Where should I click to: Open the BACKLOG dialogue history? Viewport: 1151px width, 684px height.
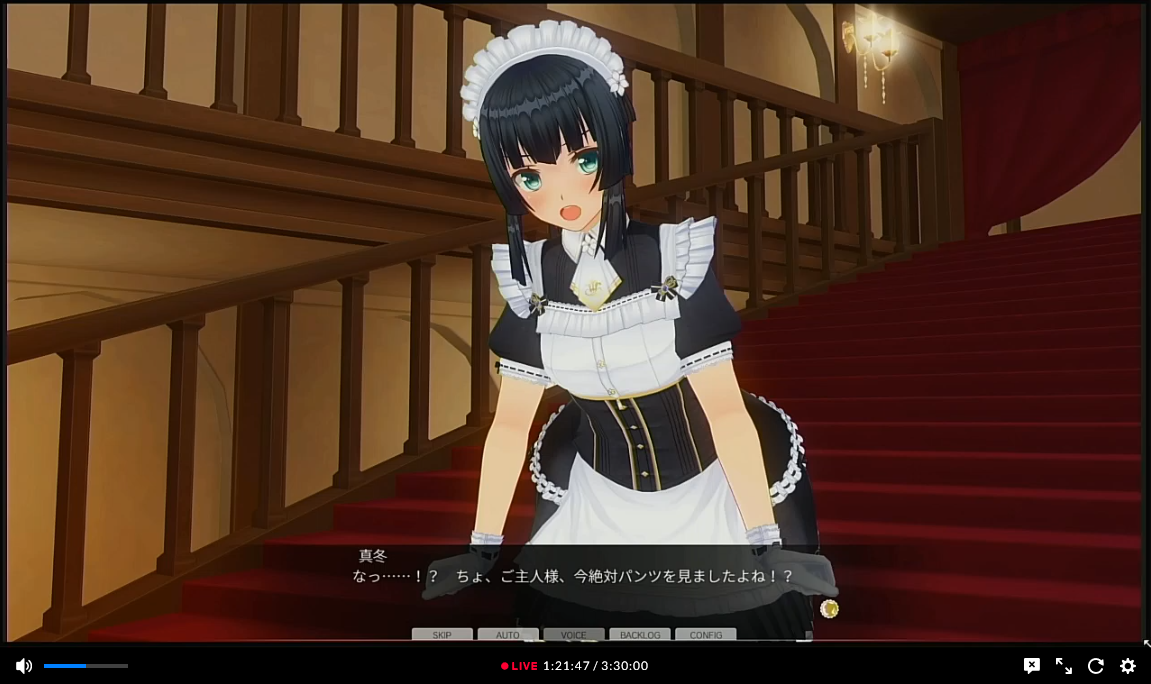coord(640,635)
